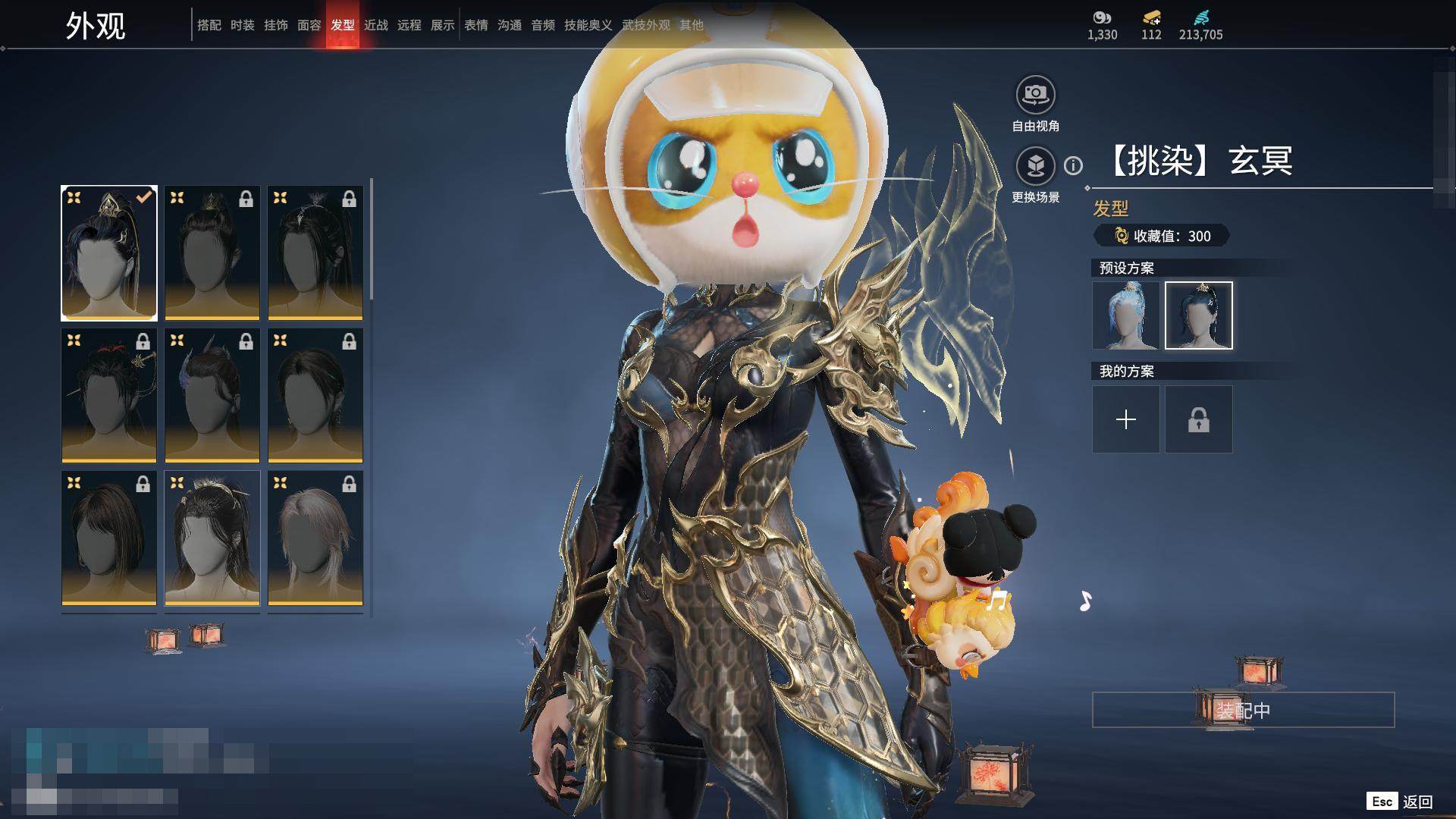
Task: Click the 装配中 equip button
Action: tap(1243, 710)
